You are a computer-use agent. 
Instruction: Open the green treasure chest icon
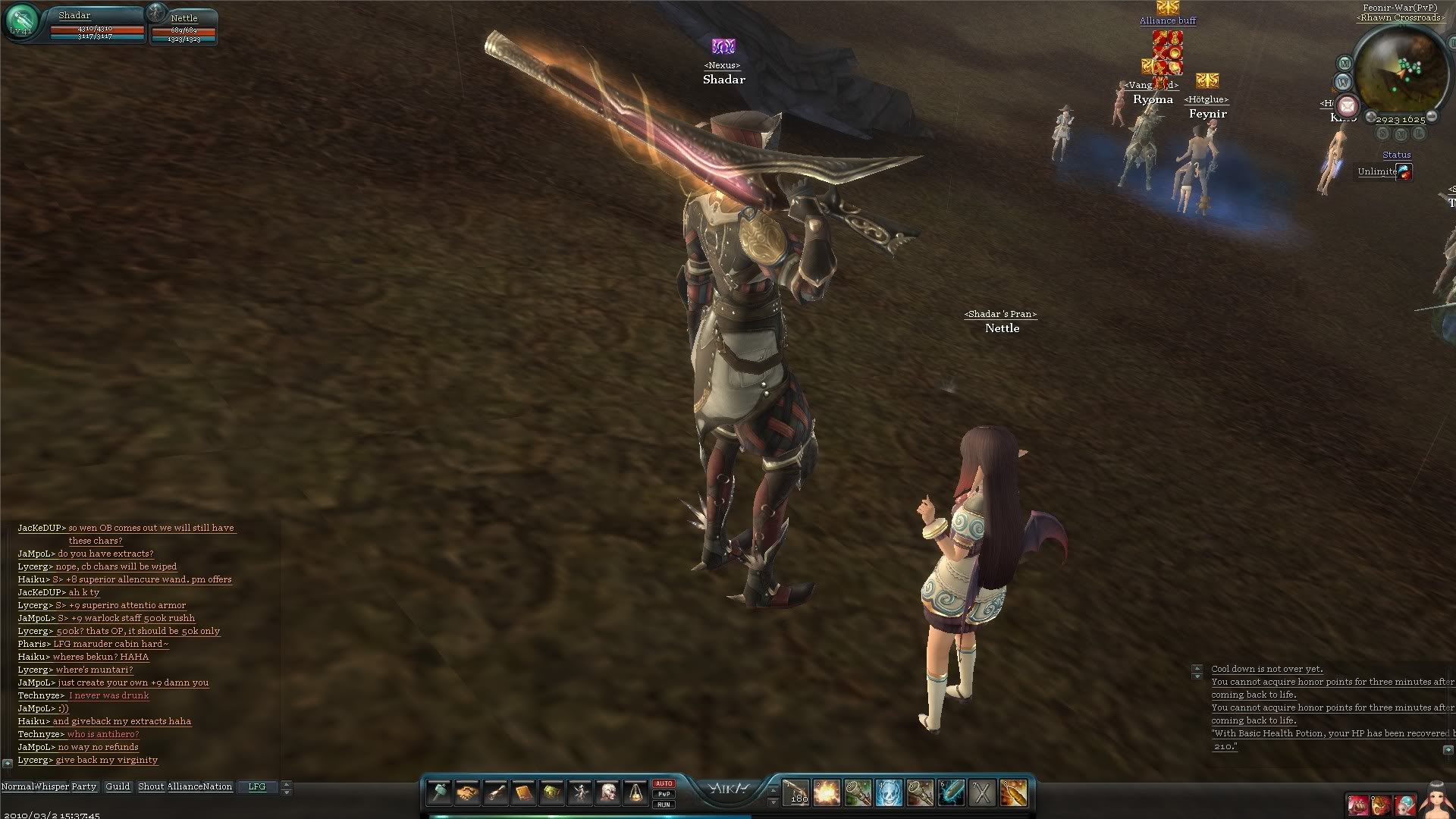pos(551,793)
